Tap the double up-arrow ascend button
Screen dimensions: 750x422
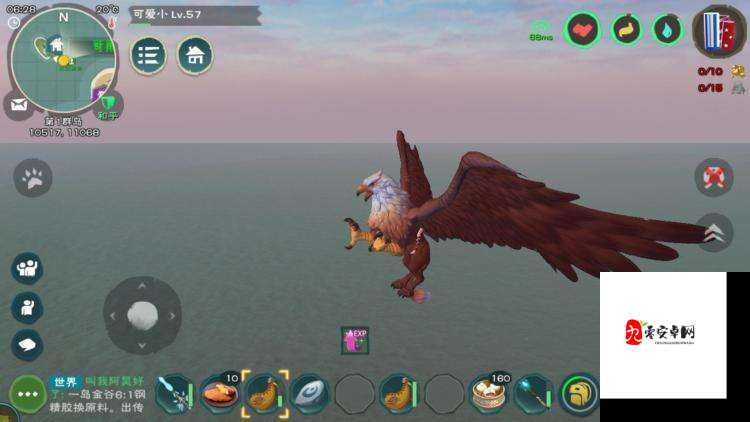(x=714, y=232)
